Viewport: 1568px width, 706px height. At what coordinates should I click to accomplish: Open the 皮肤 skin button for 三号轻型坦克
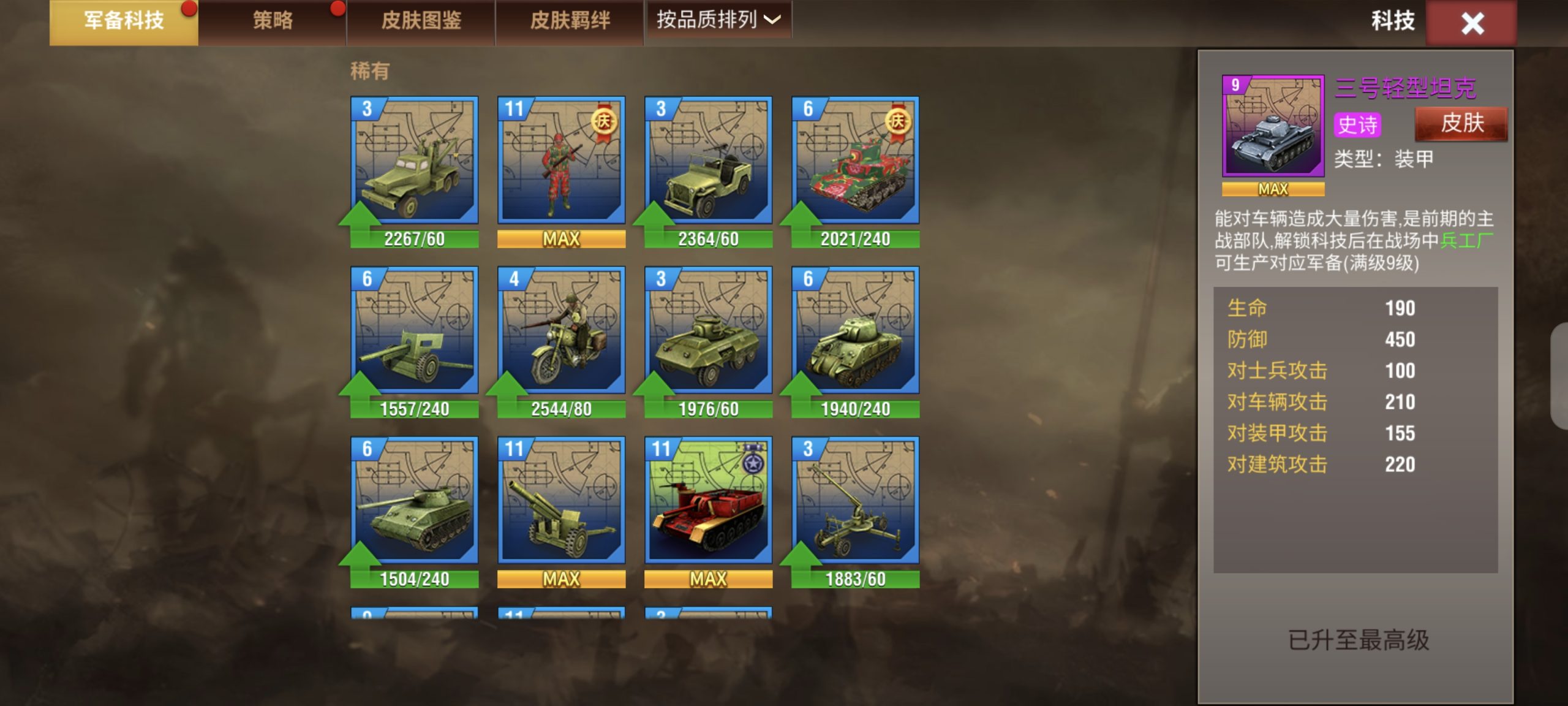[1461, 124]
